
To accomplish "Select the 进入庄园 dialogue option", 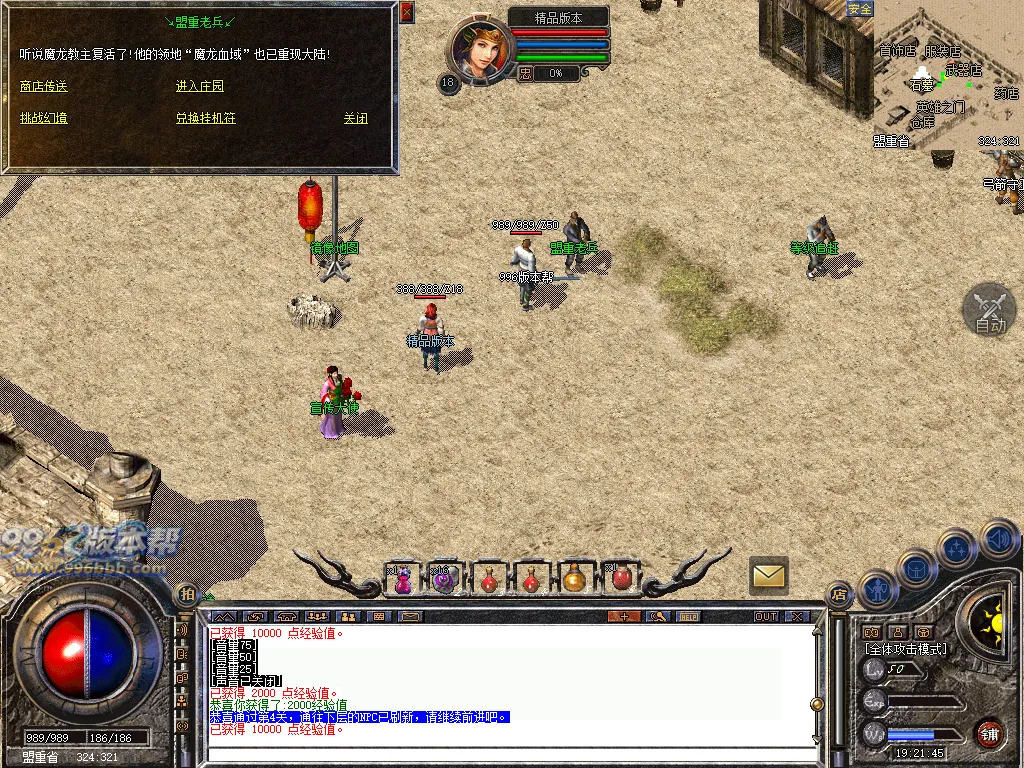I will point(200,87).
